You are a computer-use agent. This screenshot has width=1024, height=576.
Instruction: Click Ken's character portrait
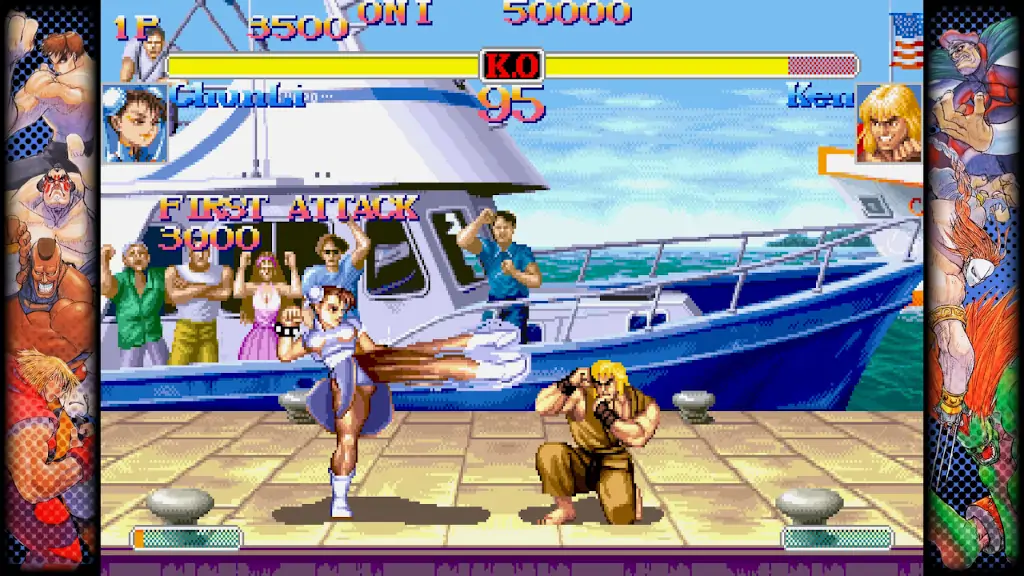888,124
